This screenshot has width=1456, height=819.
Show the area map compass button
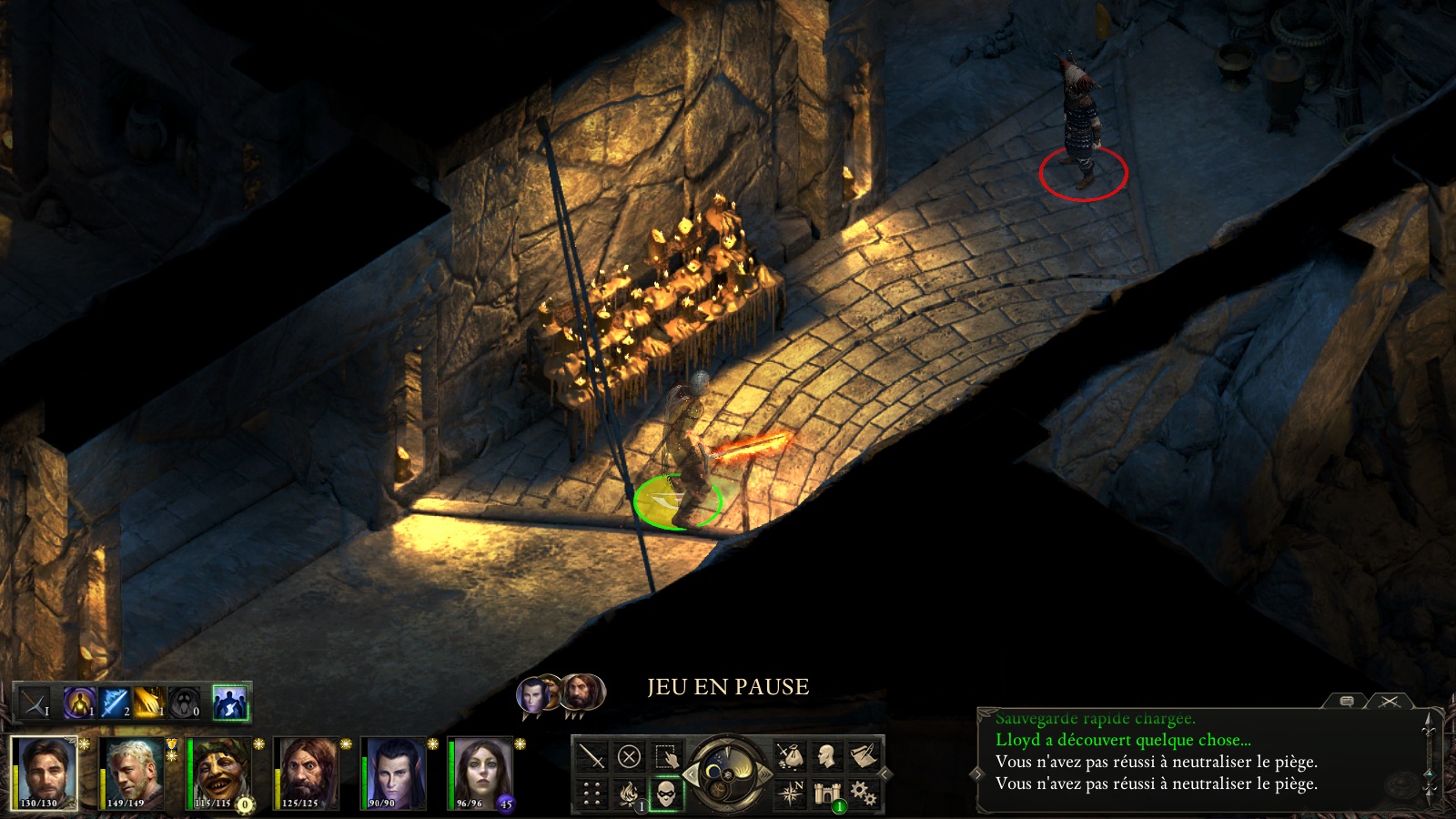[x=790, y=794]
